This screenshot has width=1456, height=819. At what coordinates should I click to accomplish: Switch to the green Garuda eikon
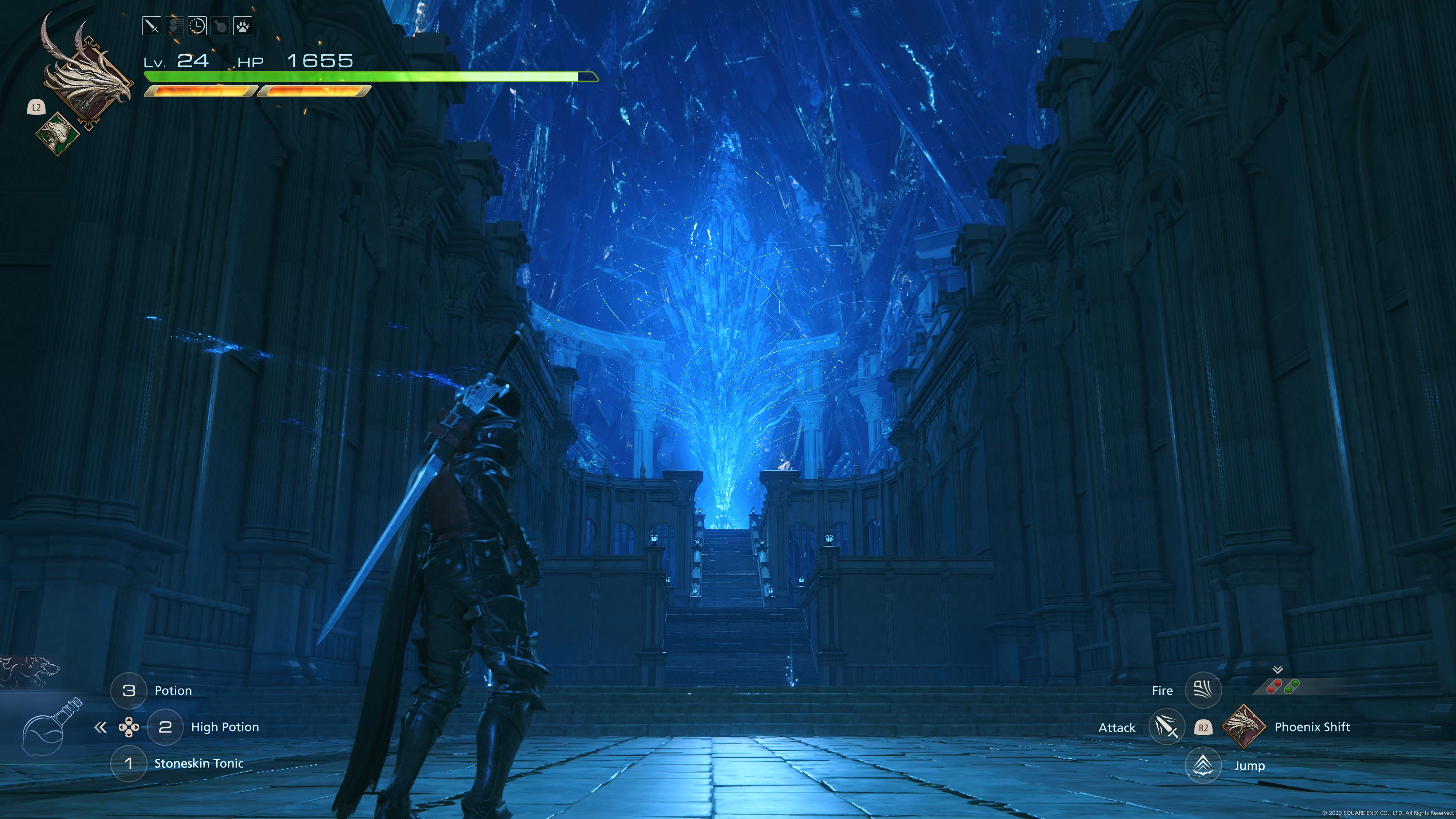pyautogui.click(x=58, y=133)
